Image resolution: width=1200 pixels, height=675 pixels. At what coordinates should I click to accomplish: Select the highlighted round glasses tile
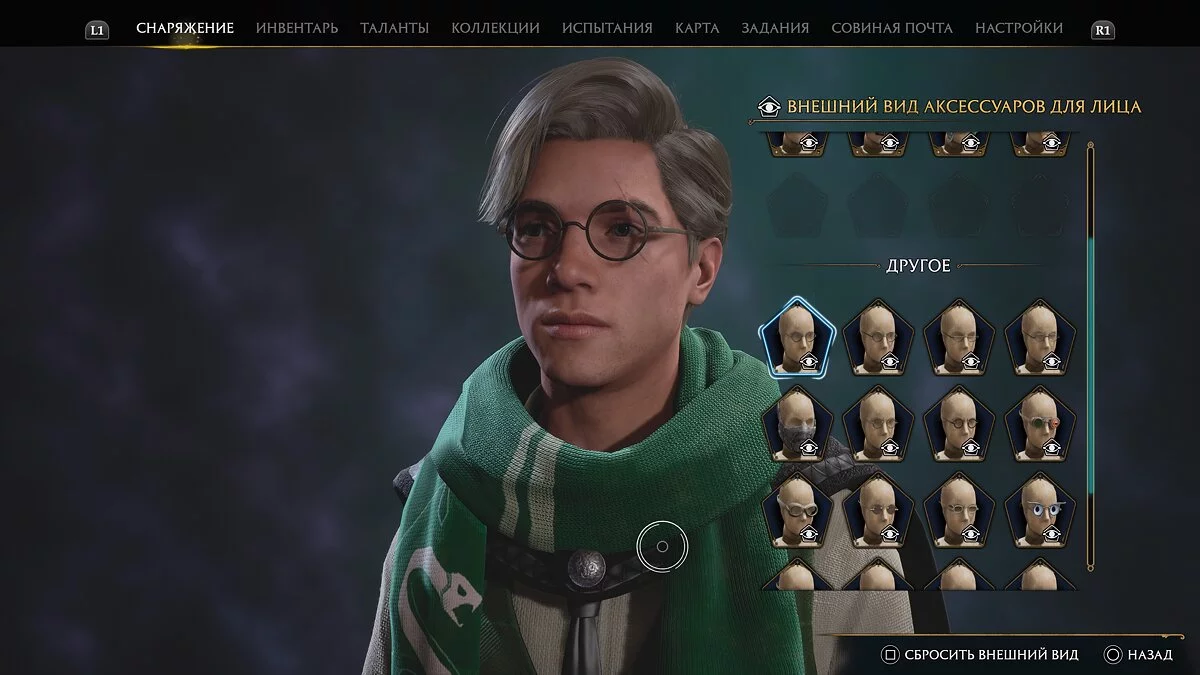pos(797,337)
